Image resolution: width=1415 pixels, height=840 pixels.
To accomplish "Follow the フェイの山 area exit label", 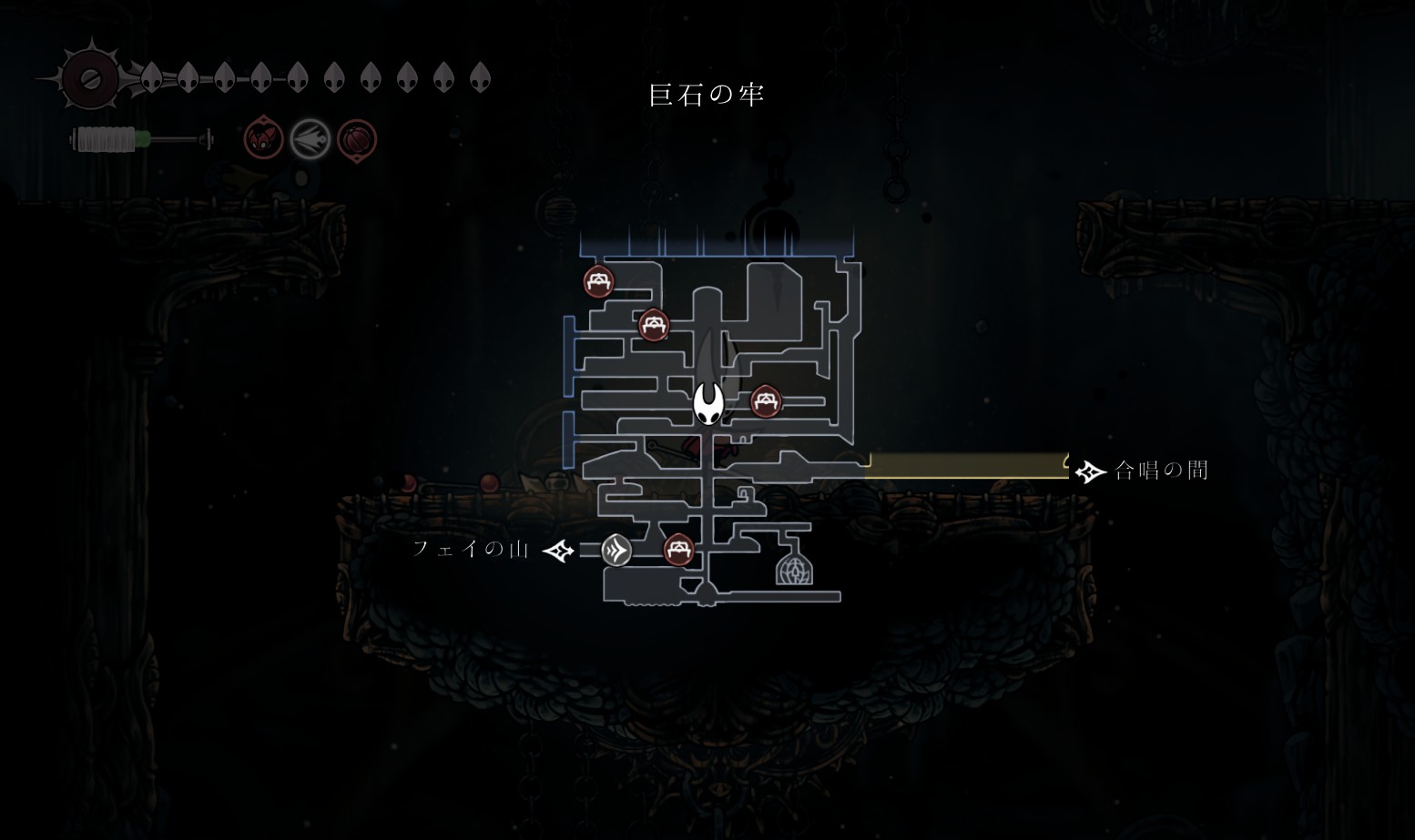I will (472, 549).
